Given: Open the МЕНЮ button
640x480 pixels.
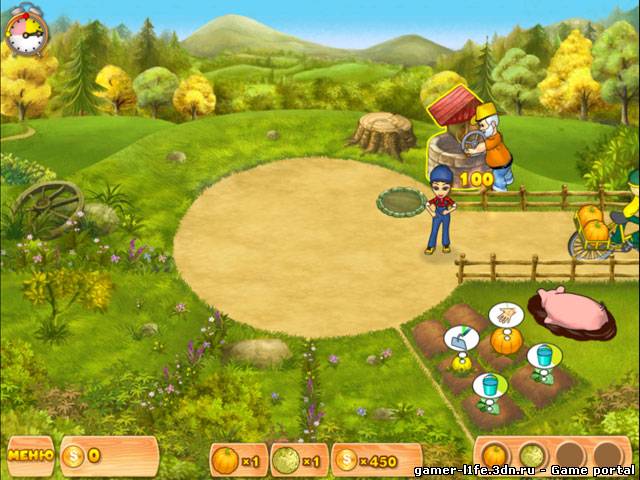Looking at the screenshot, I should pos(30,455).
